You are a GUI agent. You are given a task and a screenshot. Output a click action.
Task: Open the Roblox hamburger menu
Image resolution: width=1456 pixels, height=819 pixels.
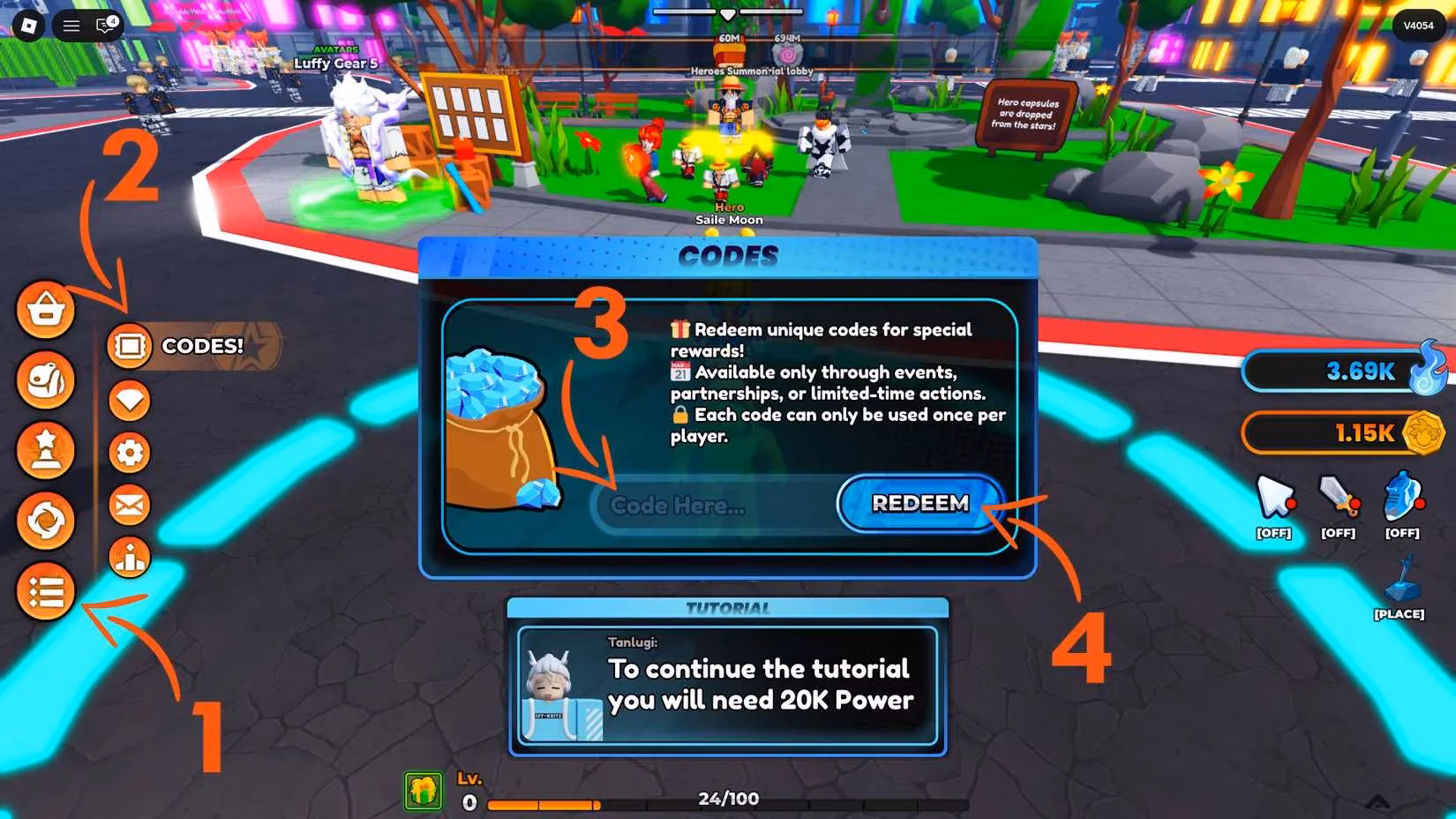click(71, 25)
